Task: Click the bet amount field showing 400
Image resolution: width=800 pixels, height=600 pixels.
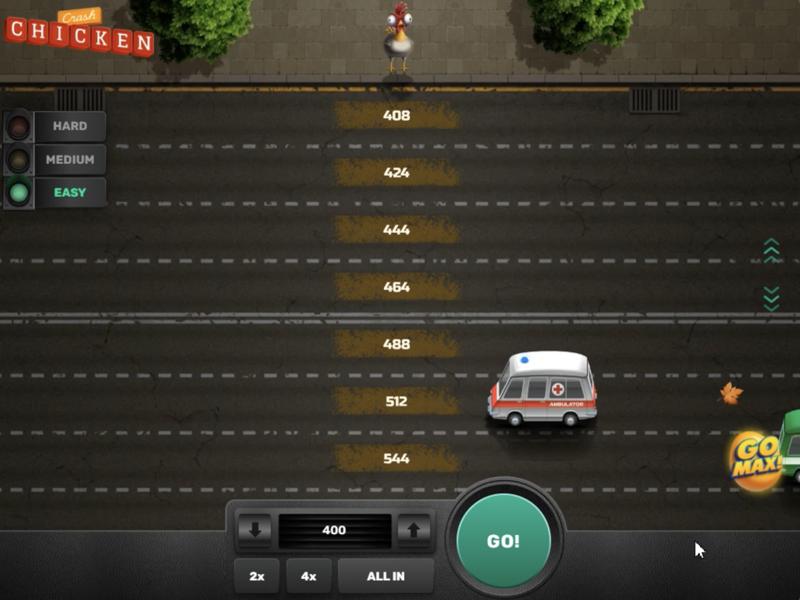Action: 334,530
